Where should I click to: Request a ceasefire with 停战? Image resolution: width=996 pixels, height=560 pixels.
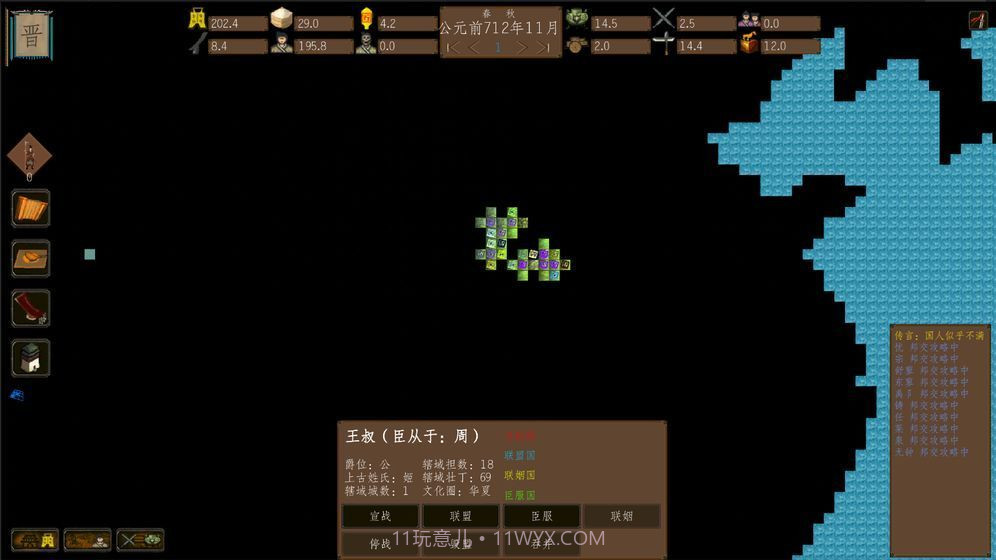coord(380,544)
